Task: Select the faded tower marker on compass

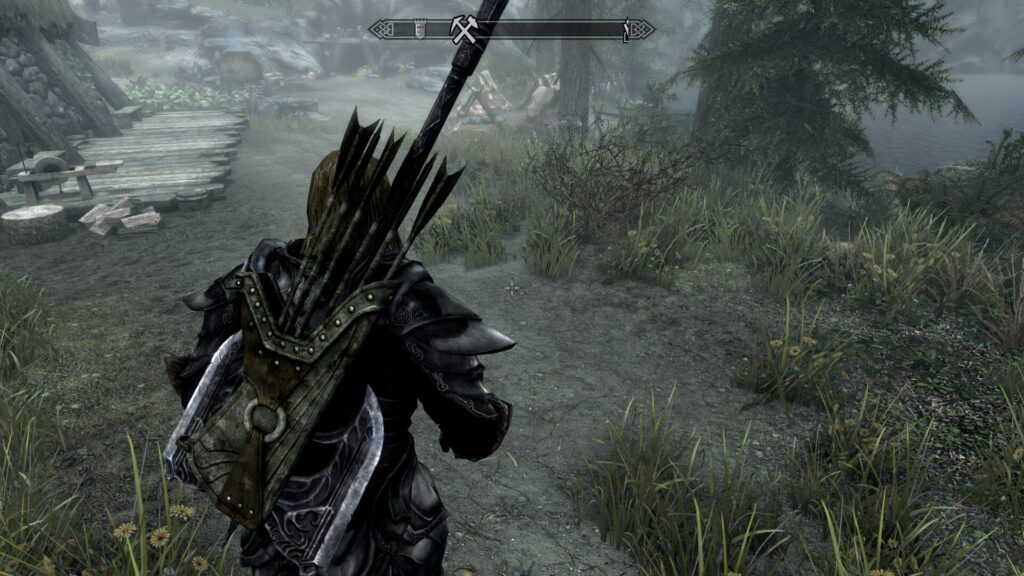Action: [x=421, y=30]
